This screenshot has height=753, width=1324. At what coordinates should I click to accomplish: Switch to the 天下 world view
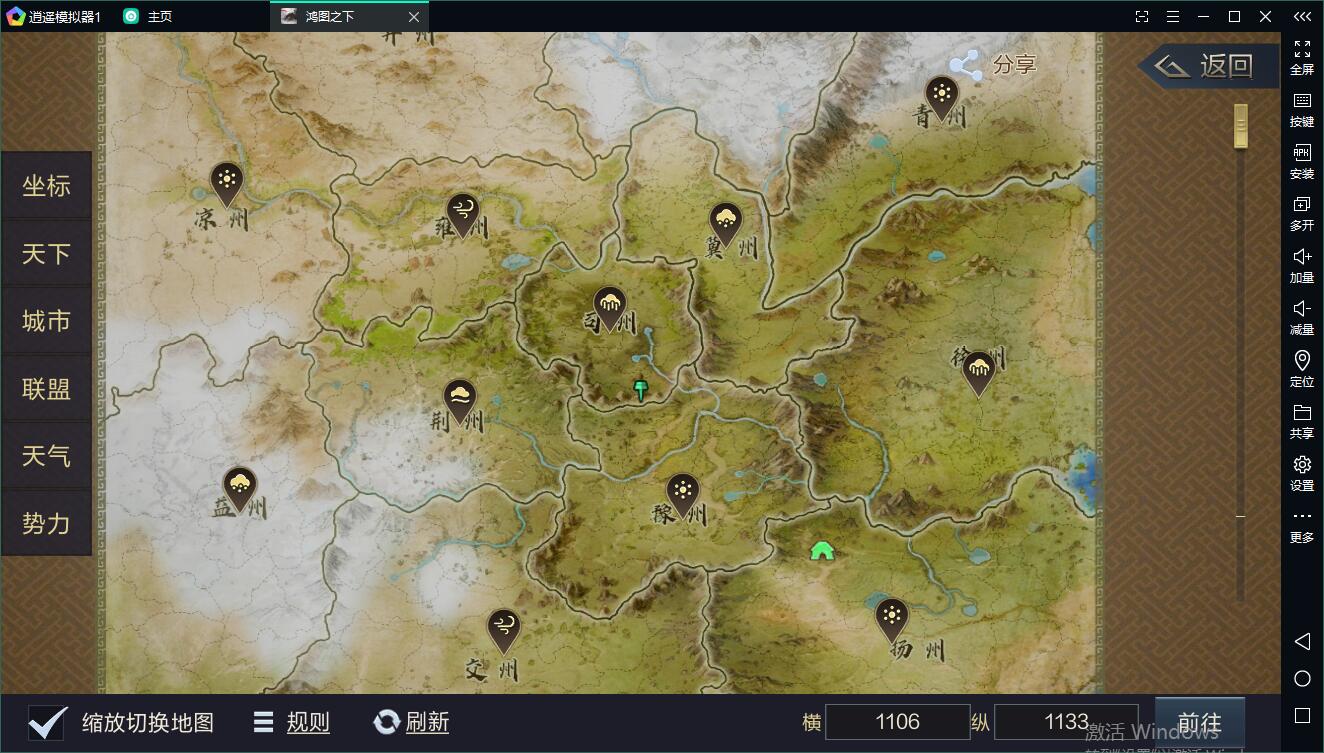(x=46, y=254)
